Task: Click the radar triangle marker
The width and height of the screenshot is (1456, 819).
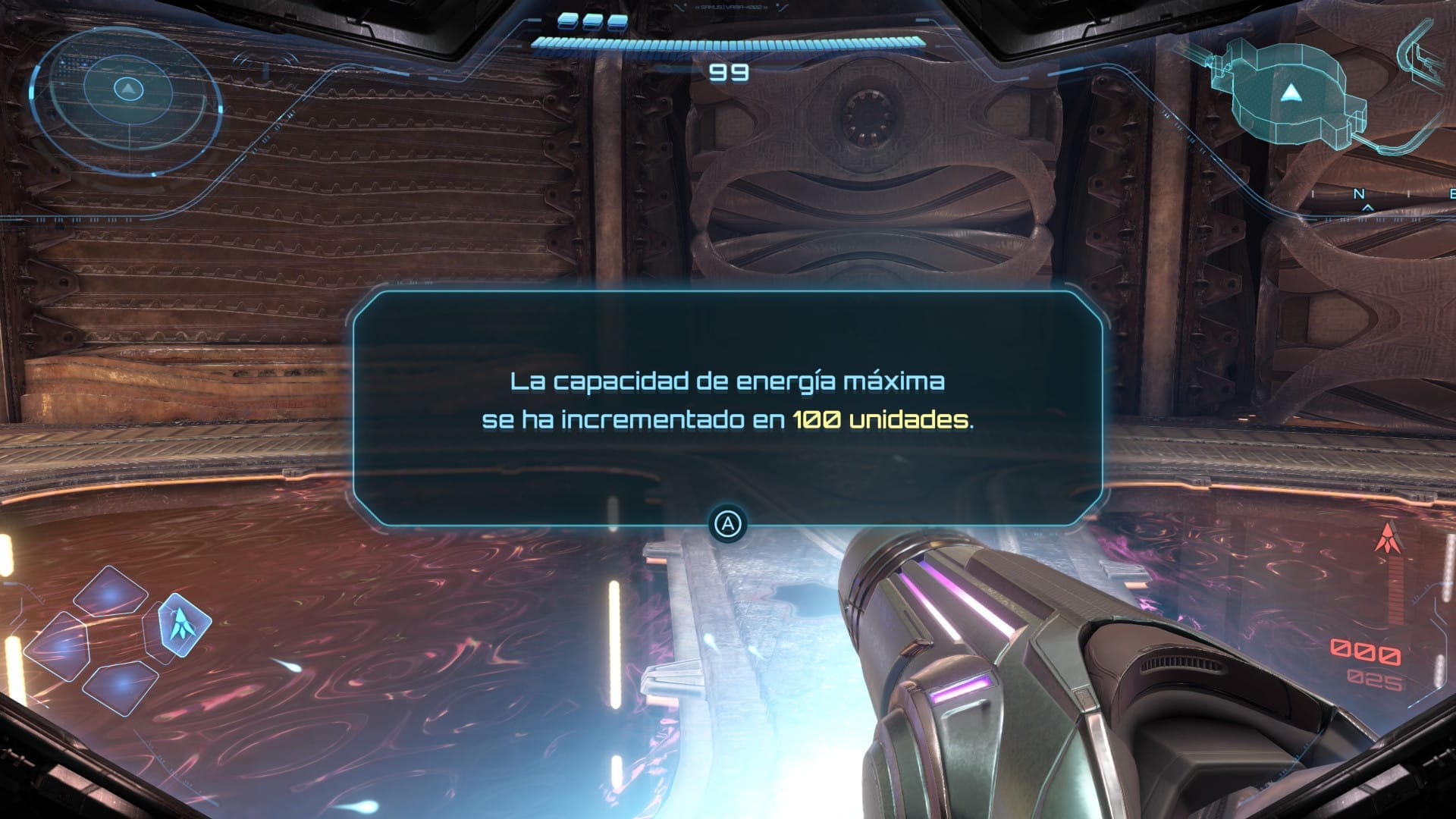Action: tap(127, 91)
